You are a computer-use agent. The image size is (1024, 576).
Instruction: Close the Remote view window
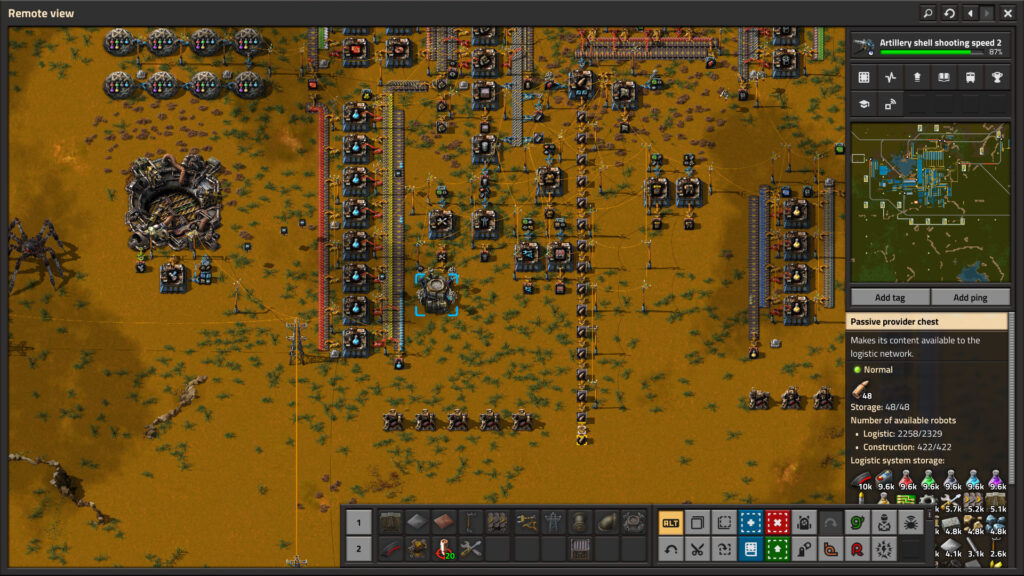click(1007, 13)
